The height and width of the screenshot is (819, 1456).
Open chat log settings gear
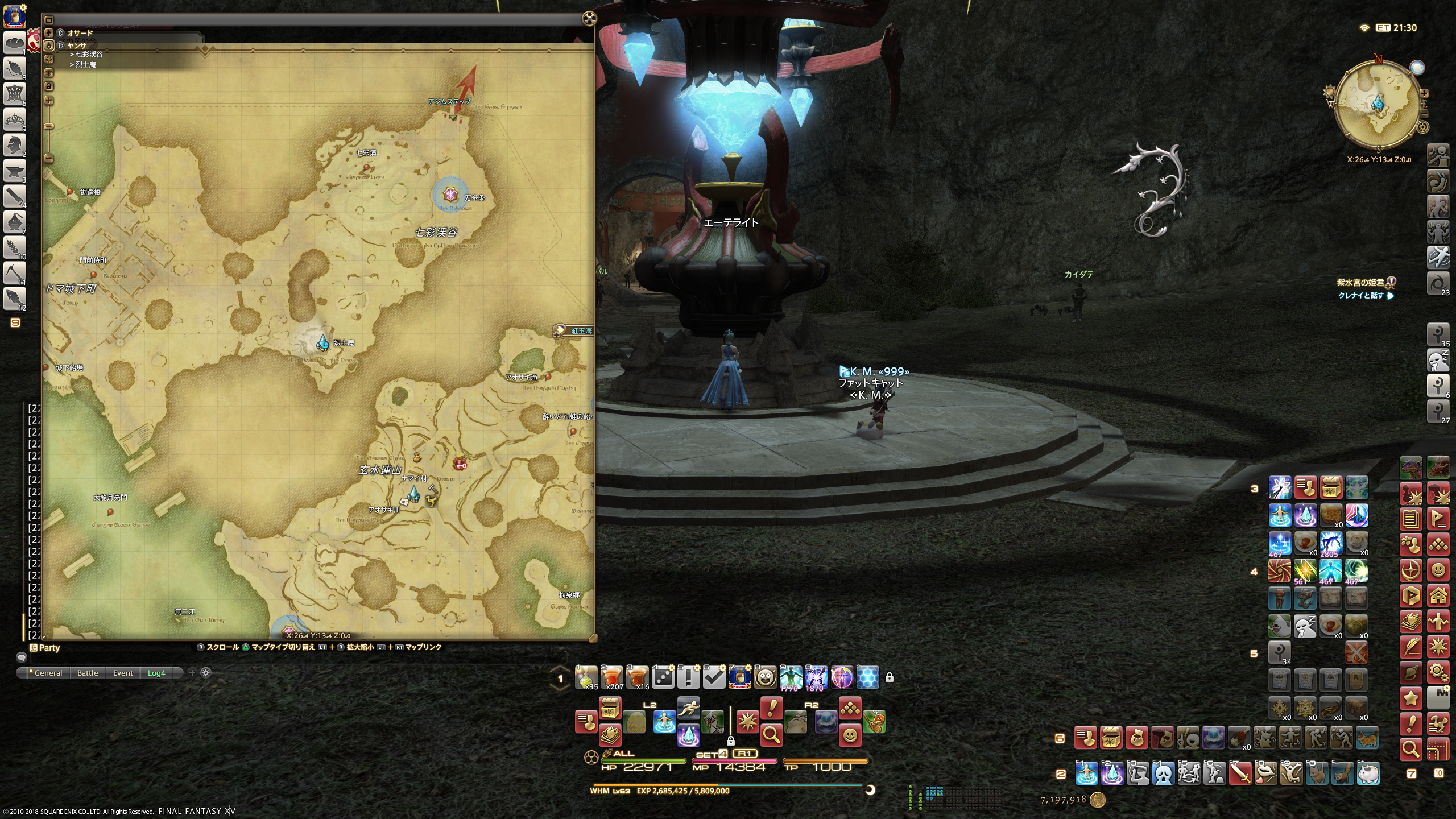click(206, 673)
